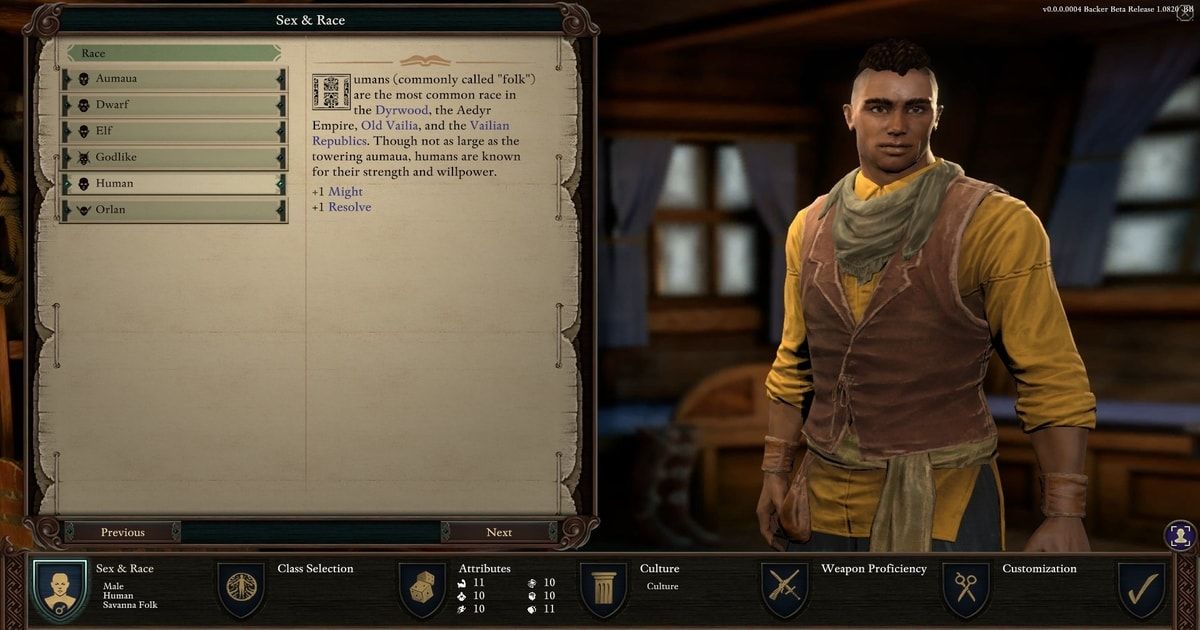Go to Weapon Proficiency step

tap(785, 588)
